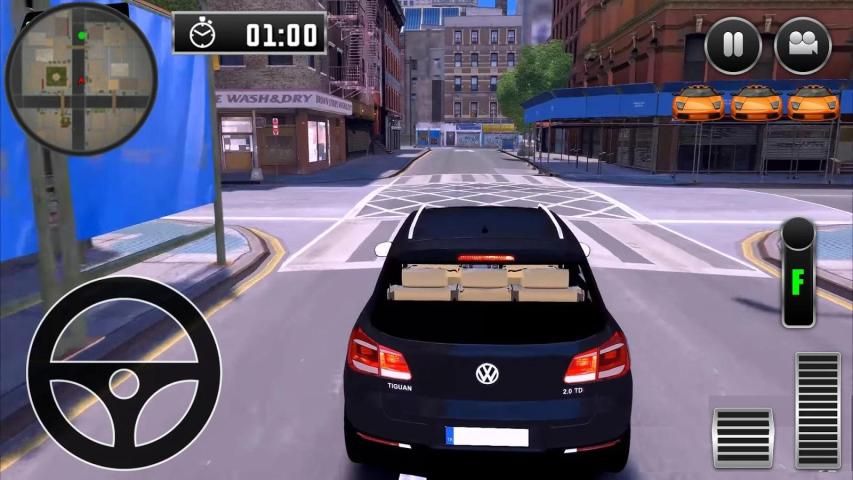This screenshot has width=853, height=480.
Task: Toggle the gear shifter showing F
Action: pos(798,272)
